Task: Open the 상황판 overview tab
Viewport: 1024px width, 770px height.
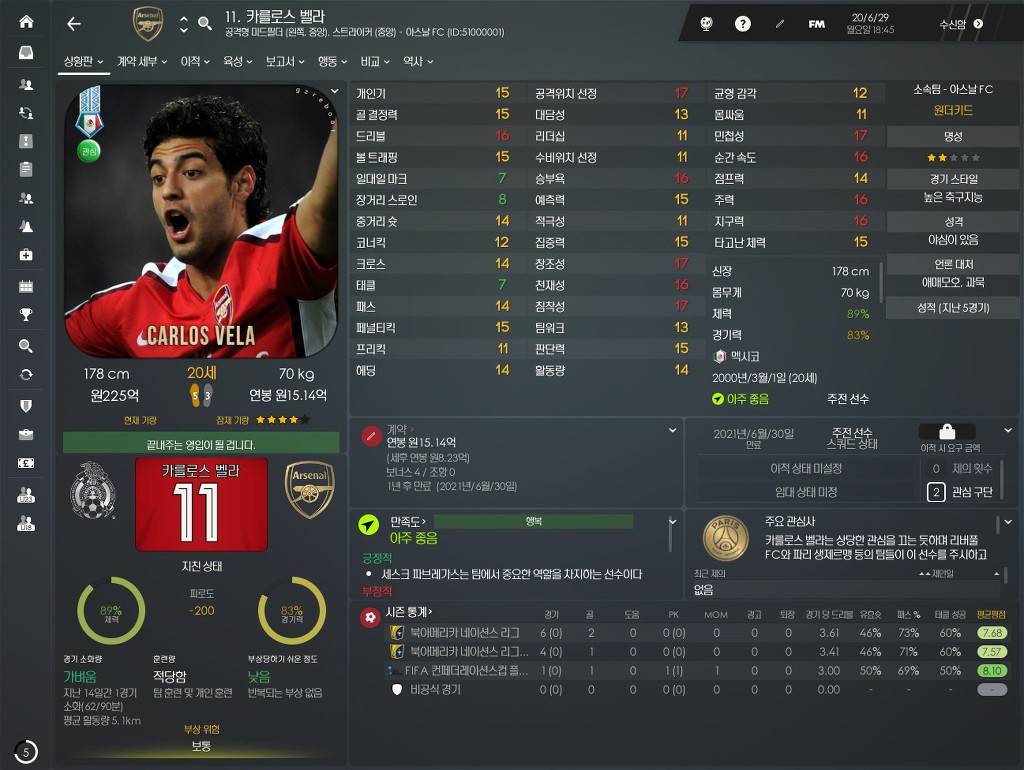Action: pos(84,62)
